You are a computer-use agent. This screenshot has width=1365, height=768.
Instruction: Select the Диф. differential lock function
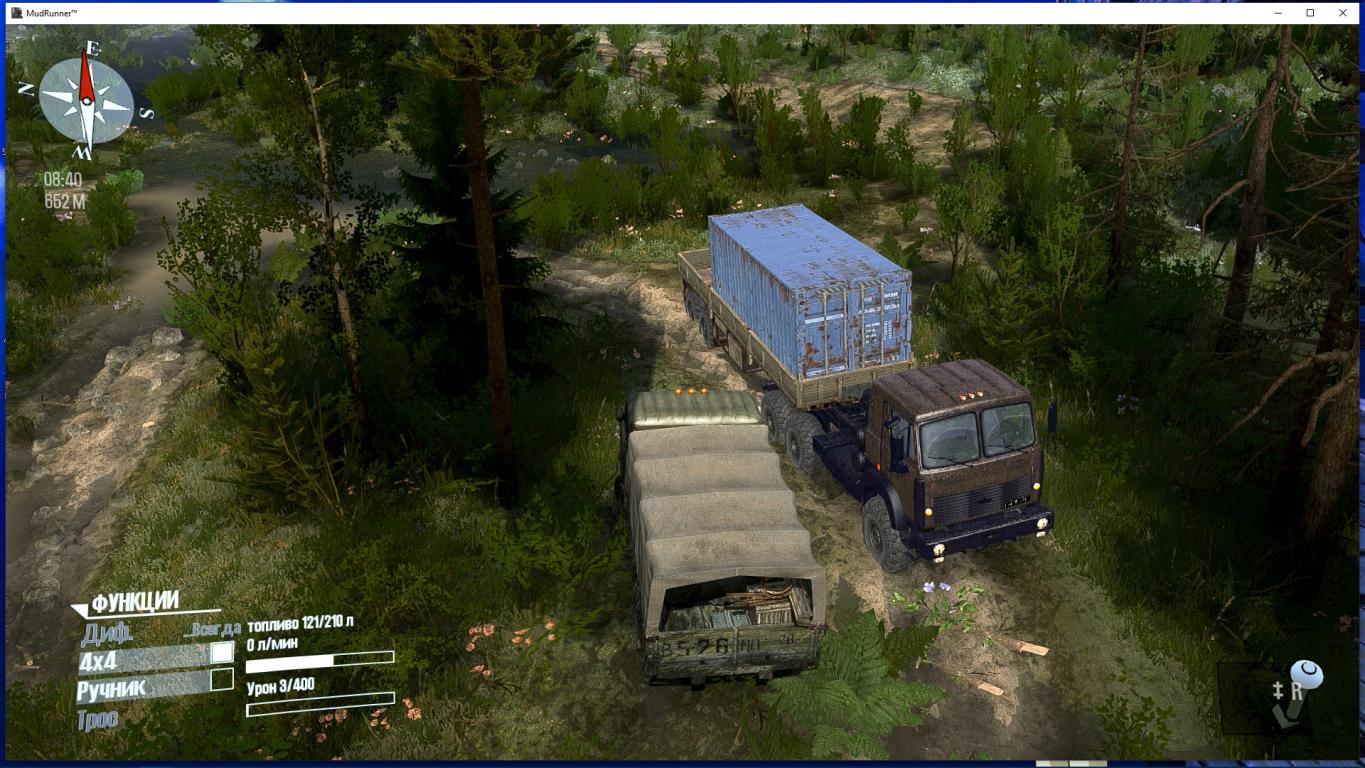[x=107, y=632]
